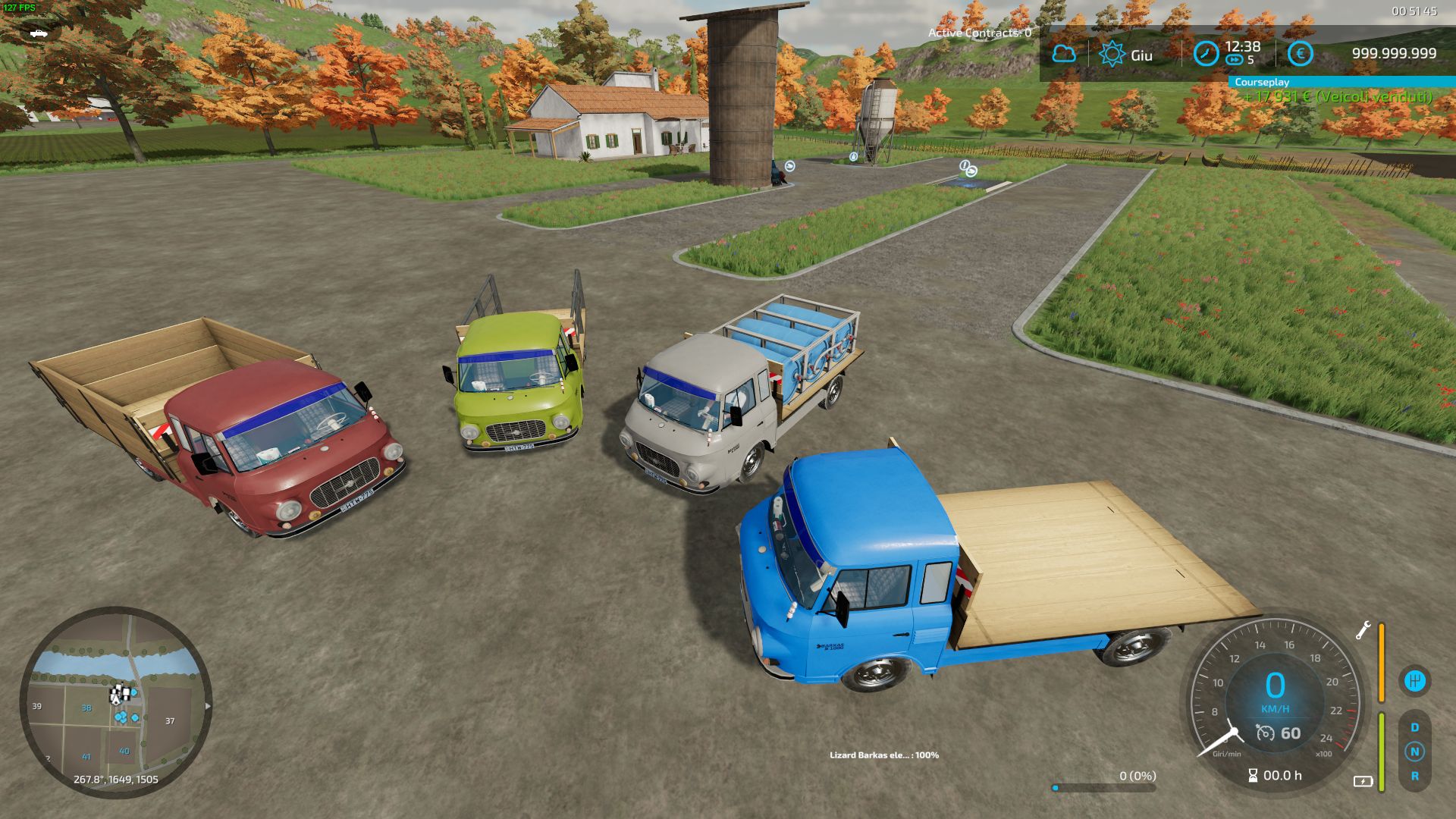Click the green Veicoli venduti earnings notification
Viewport: 1456px width, 819px height.
[x=1335, y=97]
